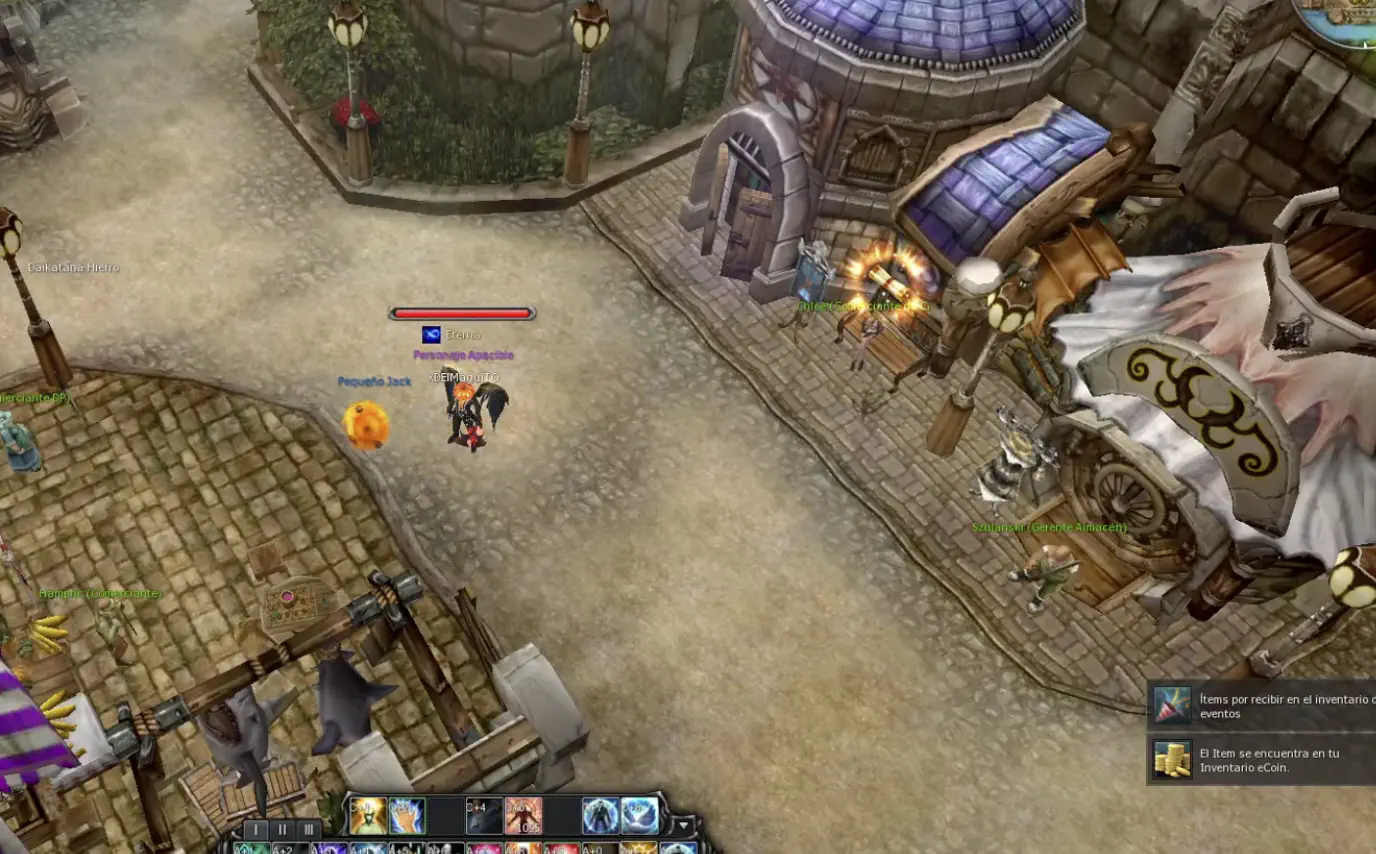Switch to hotbar page II
Viewport: 1376px width, 854px height.
click(x=283, y=830)
